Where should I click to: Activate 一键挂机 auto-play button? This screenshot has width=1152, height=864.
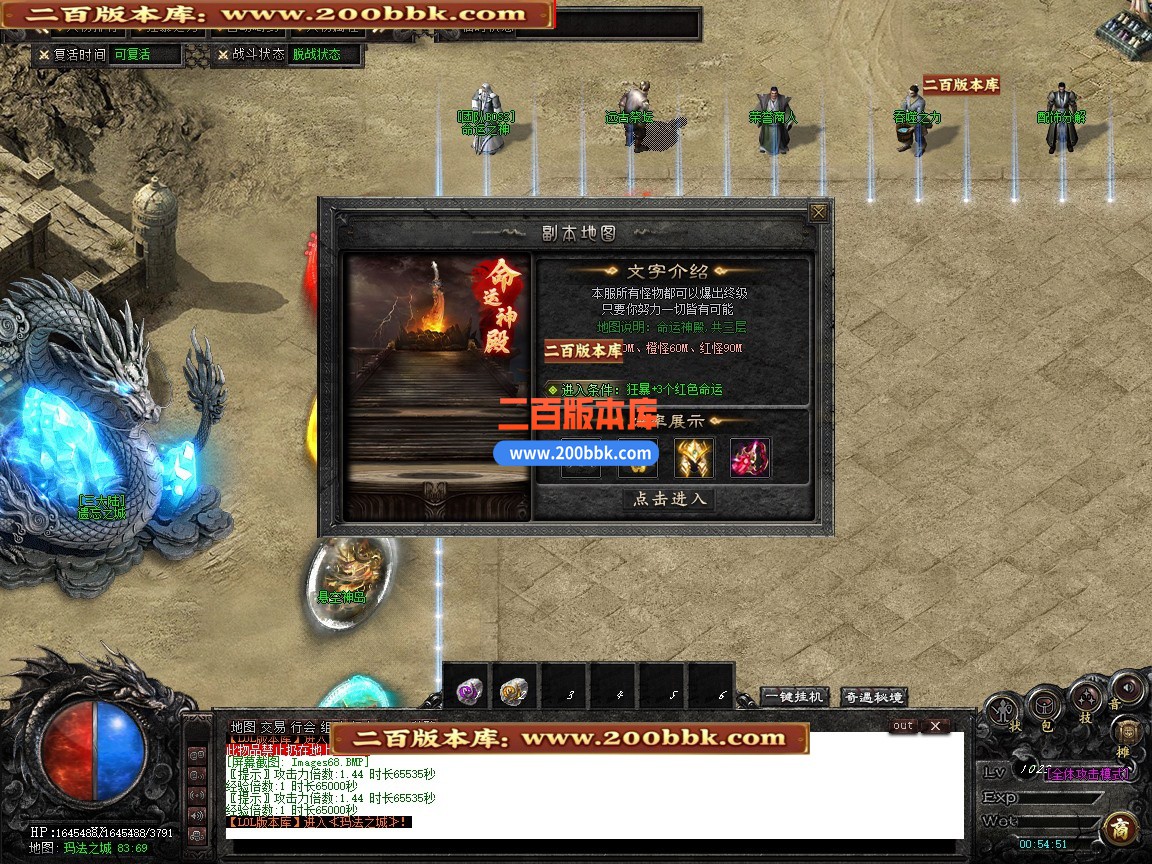pyautogui.click(x=795, y=697)
